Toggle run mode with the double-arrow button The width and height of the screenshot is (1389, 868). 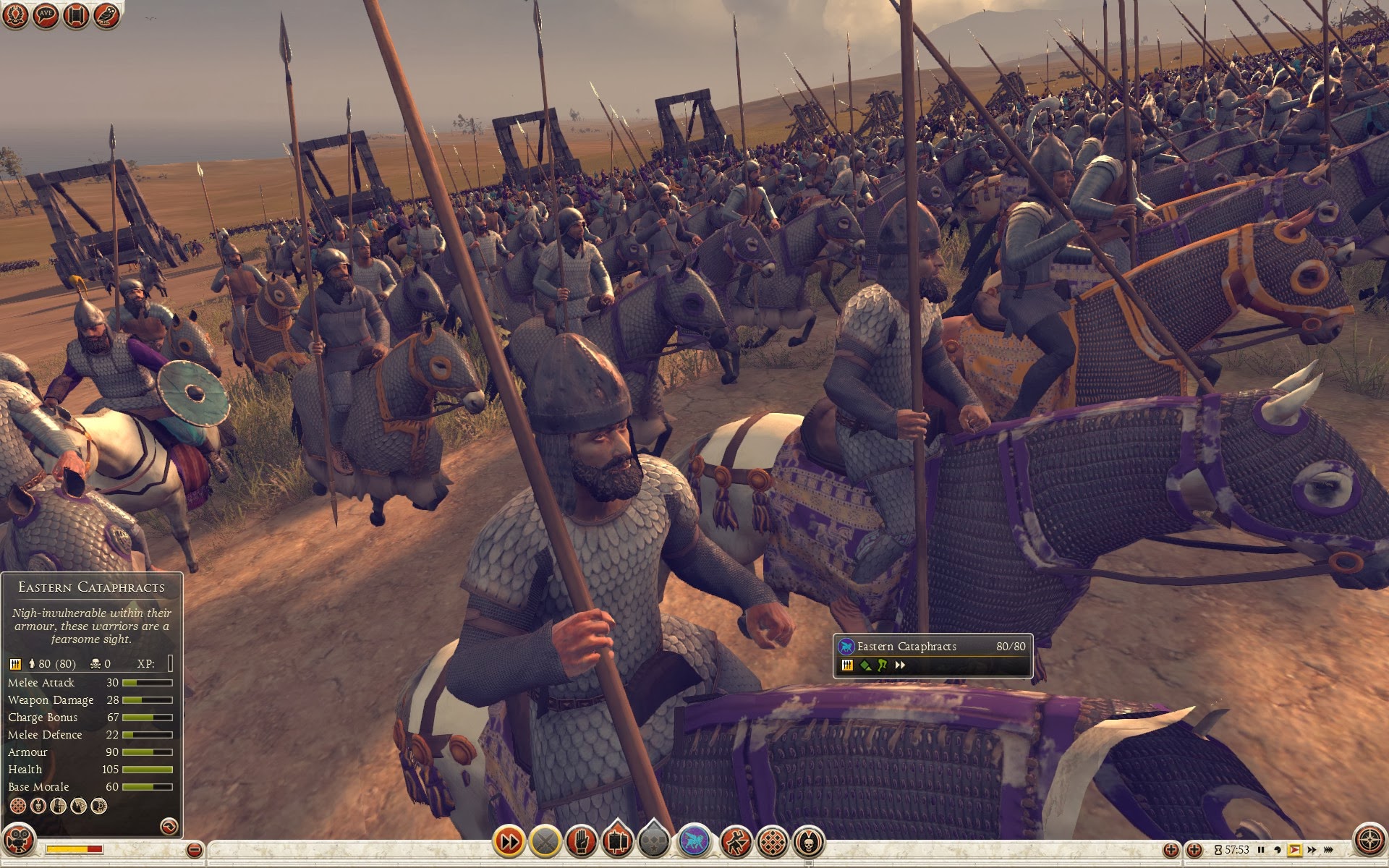click(x=509, y=841)
